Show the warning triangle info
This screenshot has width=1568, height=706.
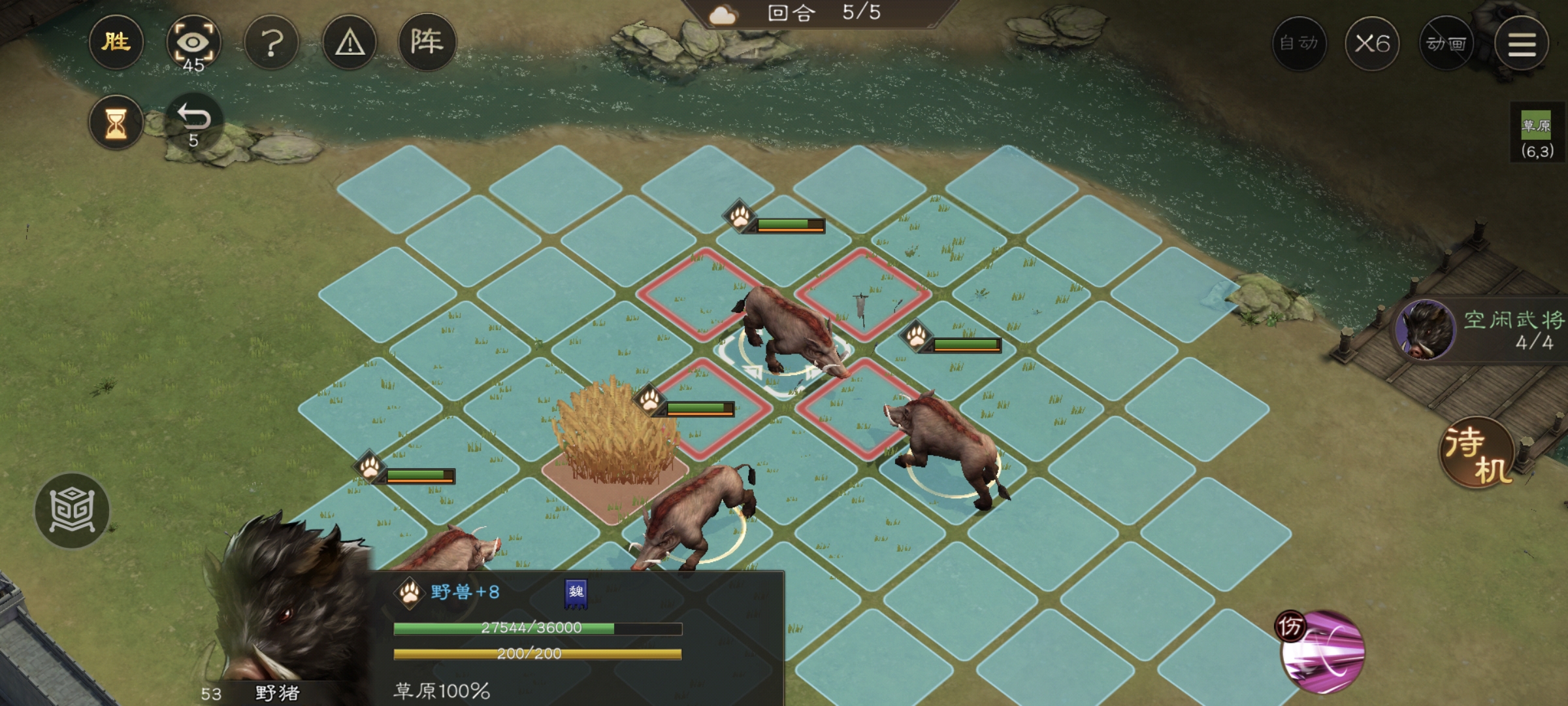click(350, 43)
